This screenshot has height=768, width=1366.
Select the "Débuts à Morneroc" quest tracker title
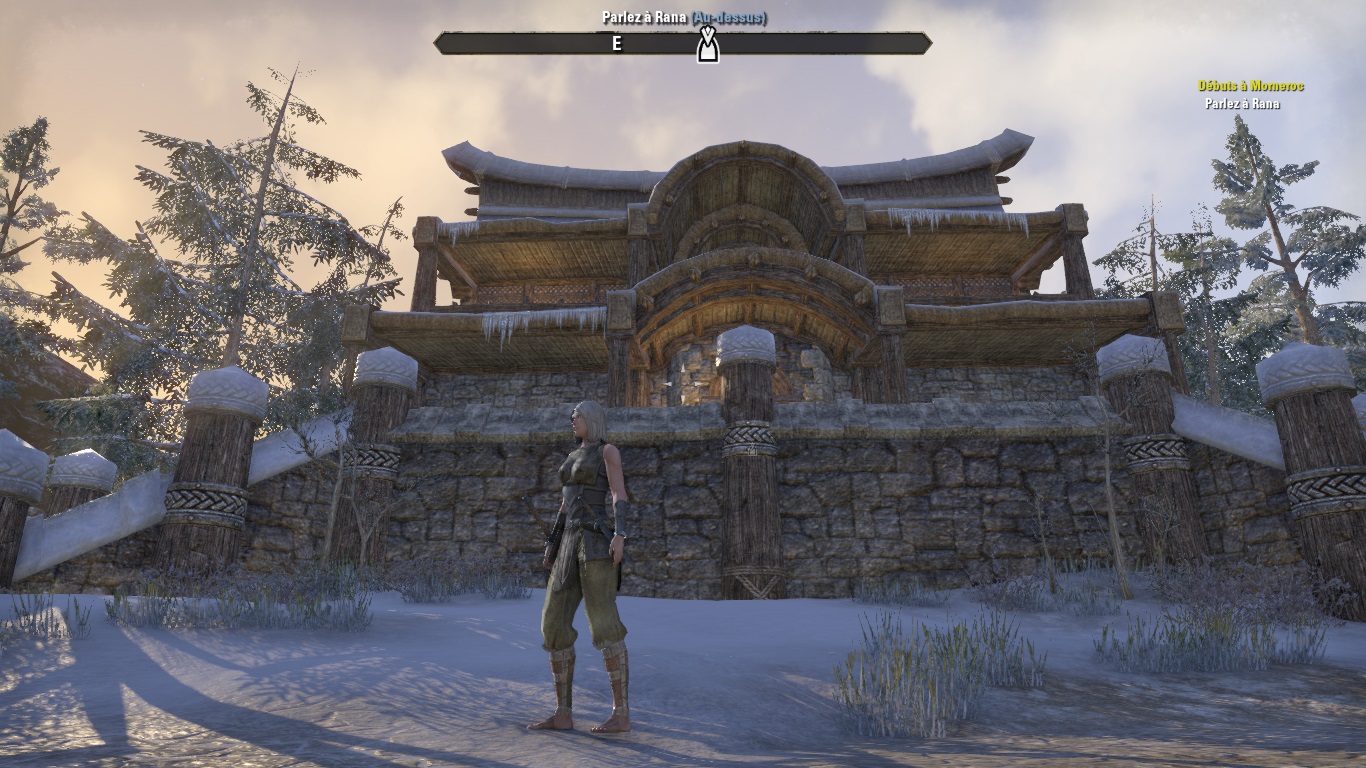(x=1251, y=86)
